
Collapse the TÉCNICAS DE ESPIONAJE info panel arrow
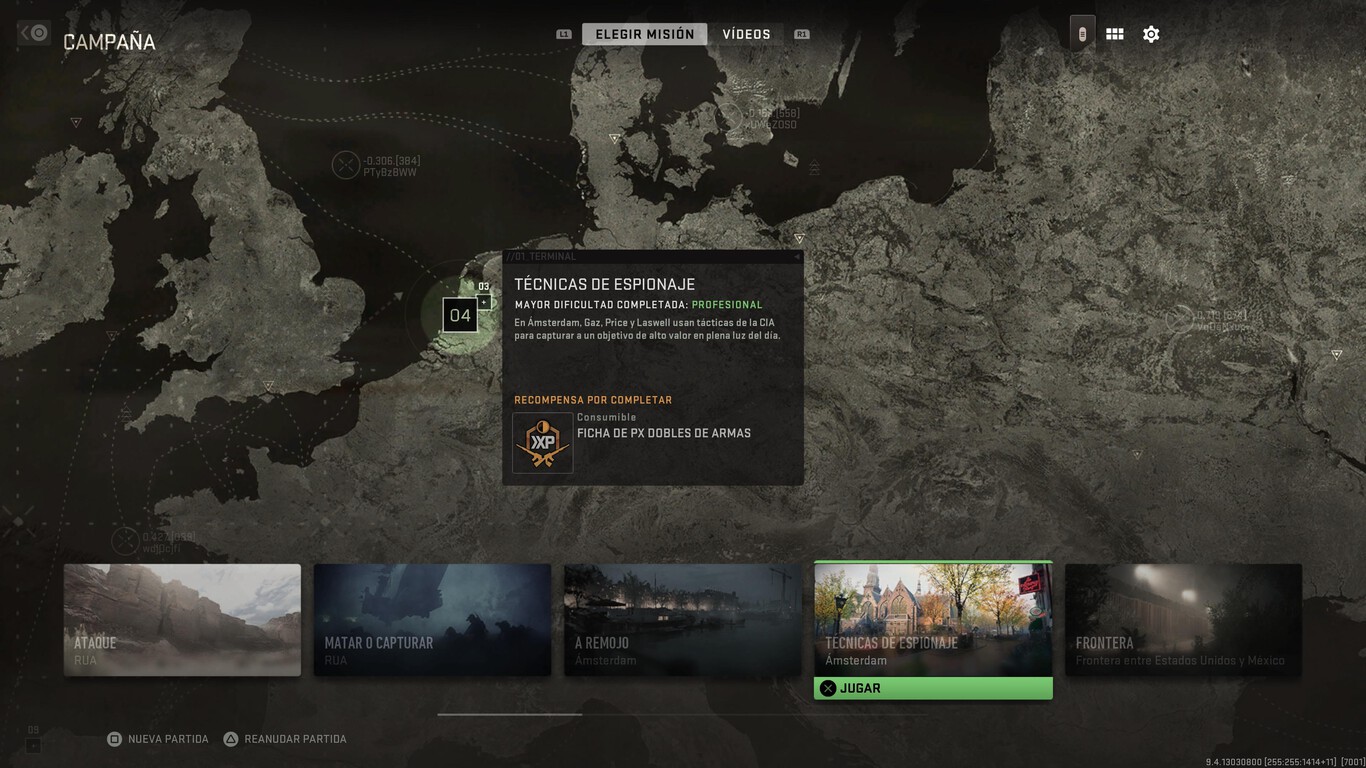[x=796, y=257]
